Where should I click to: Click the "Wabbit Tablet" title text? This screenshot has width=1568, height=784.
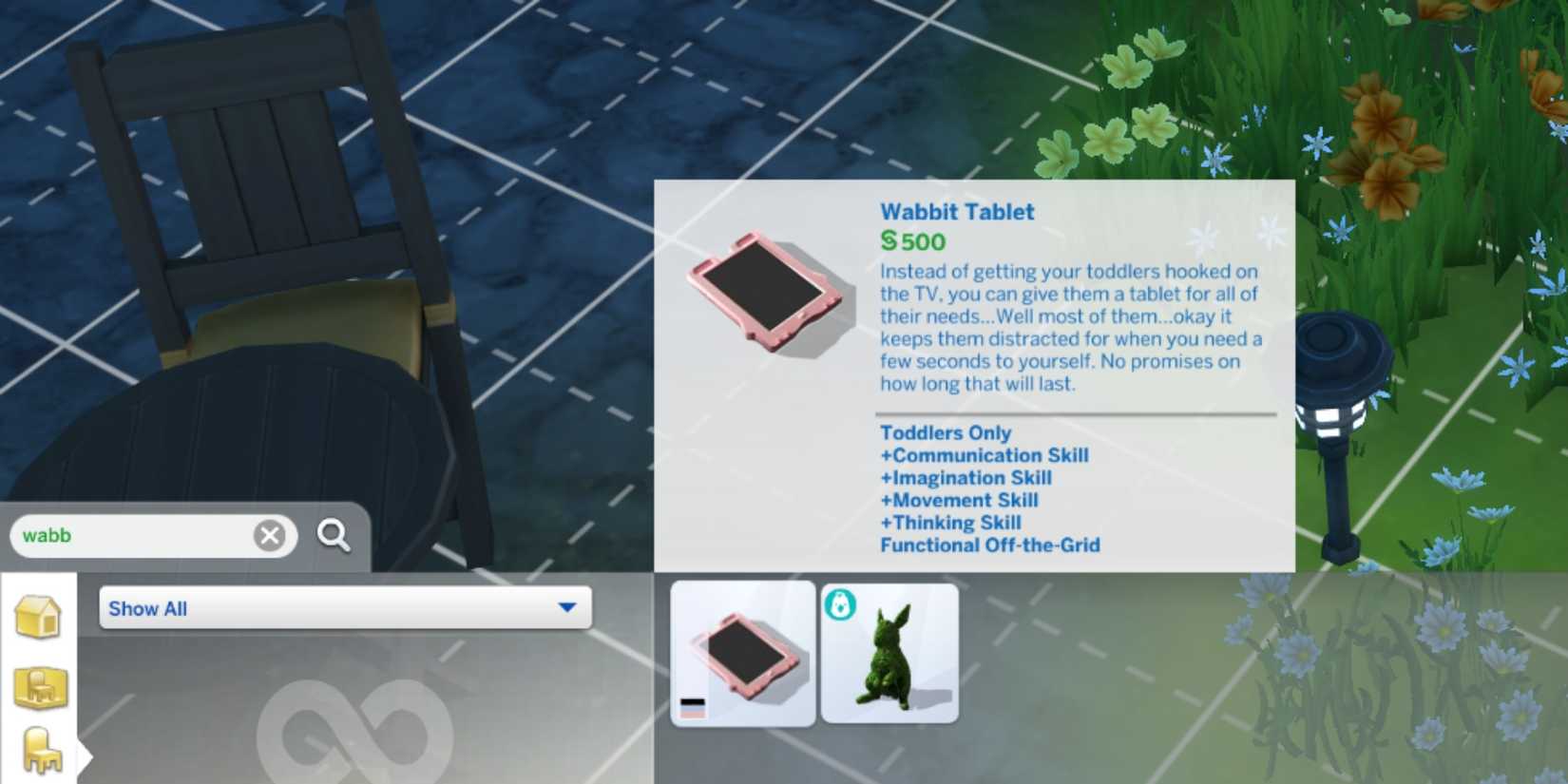957,212
